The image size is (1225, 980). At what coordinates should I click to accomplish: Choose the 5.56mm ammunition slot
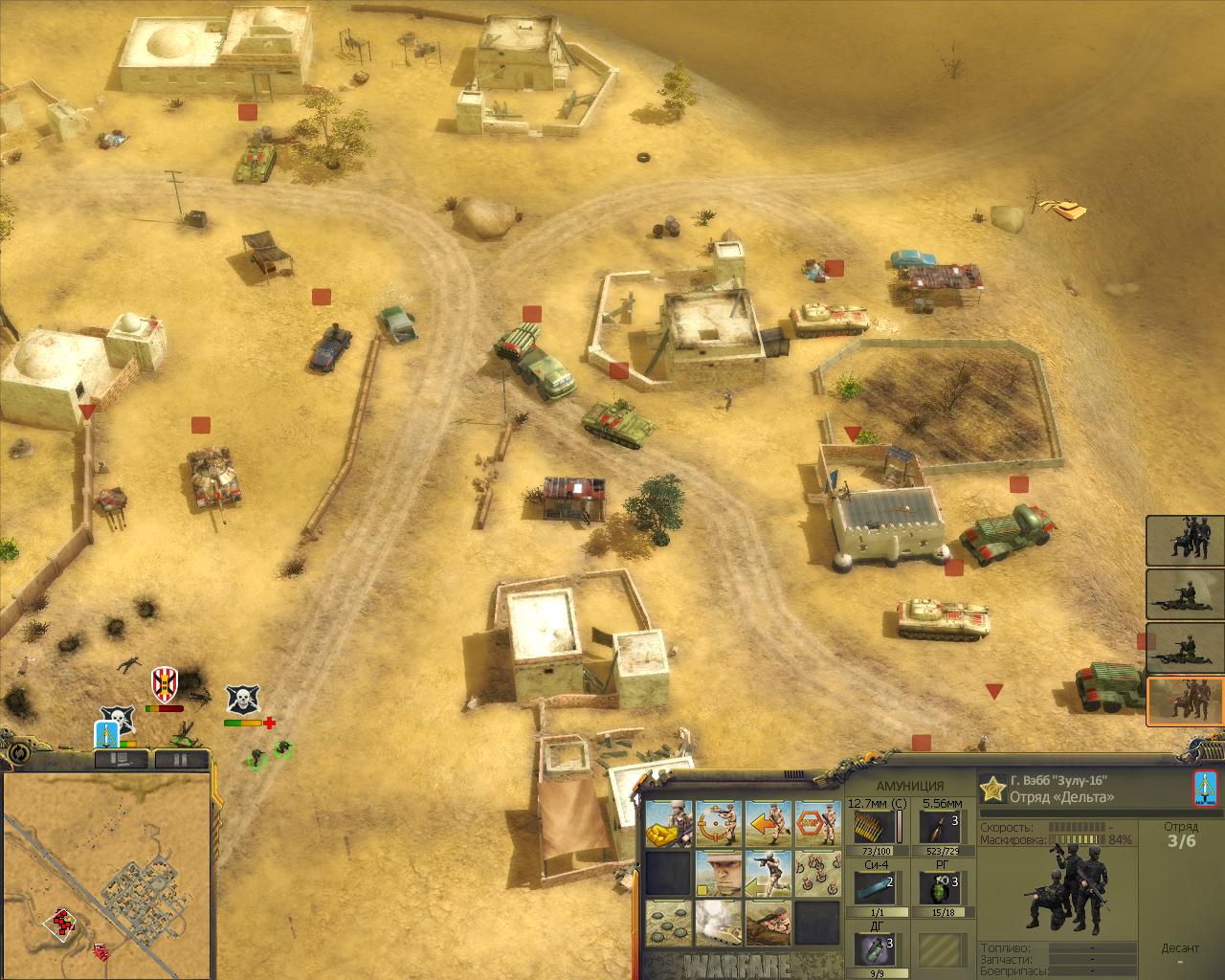click(941, 829)
